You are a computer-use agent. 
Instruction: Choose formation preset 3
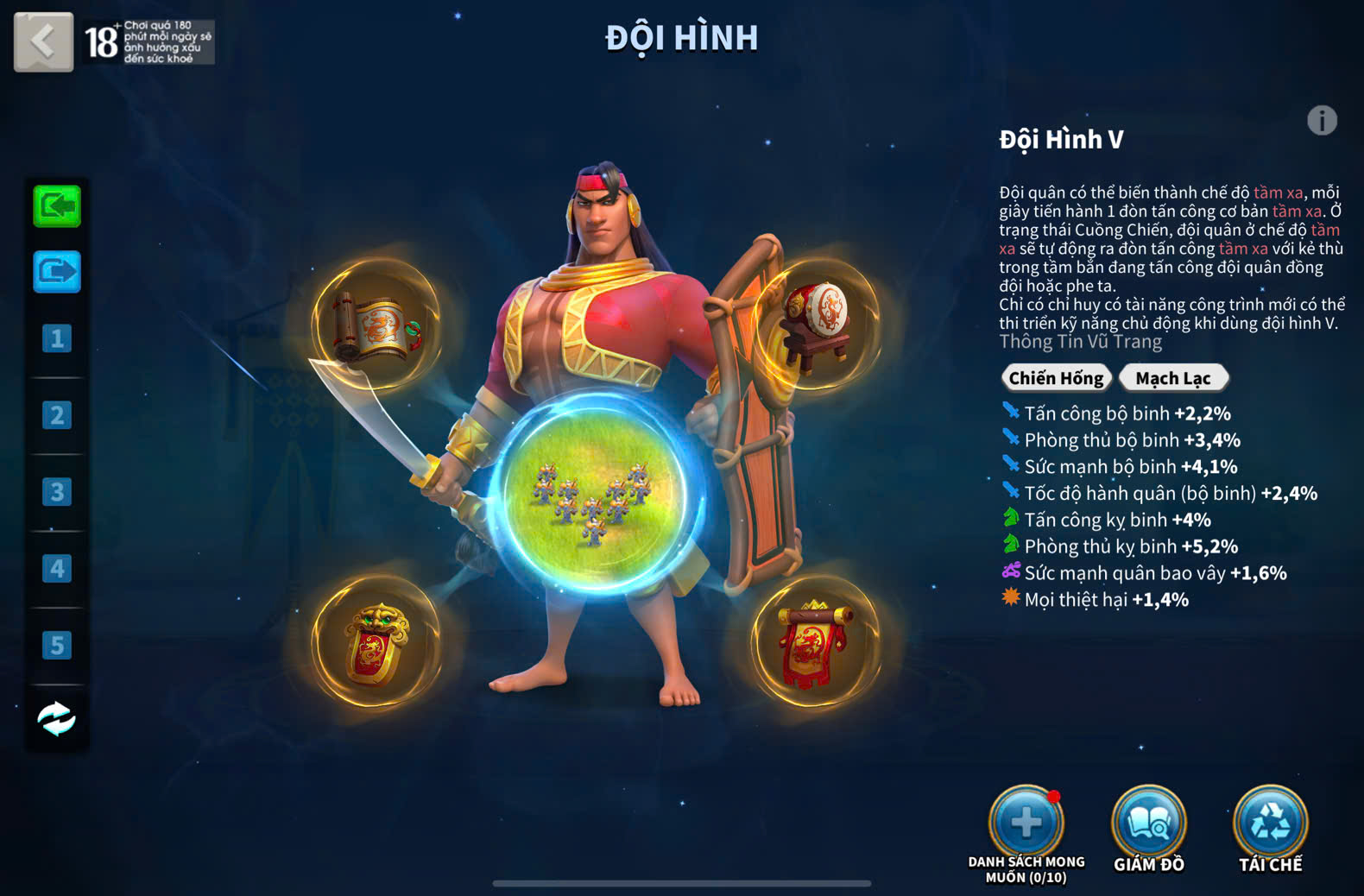coord(57,492)
